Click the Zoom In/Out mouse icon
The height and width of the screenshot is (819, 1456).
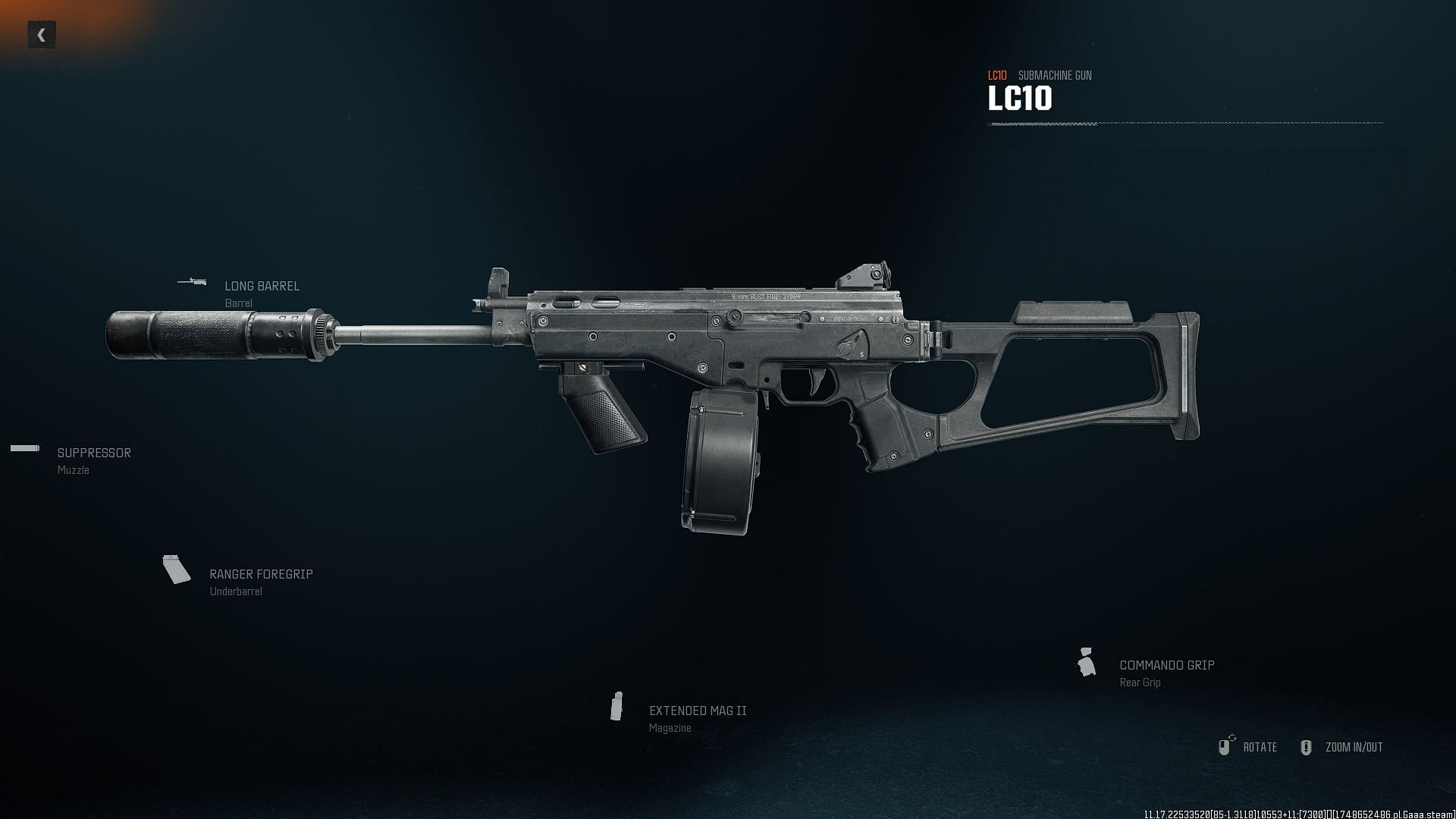point(1306,748)
